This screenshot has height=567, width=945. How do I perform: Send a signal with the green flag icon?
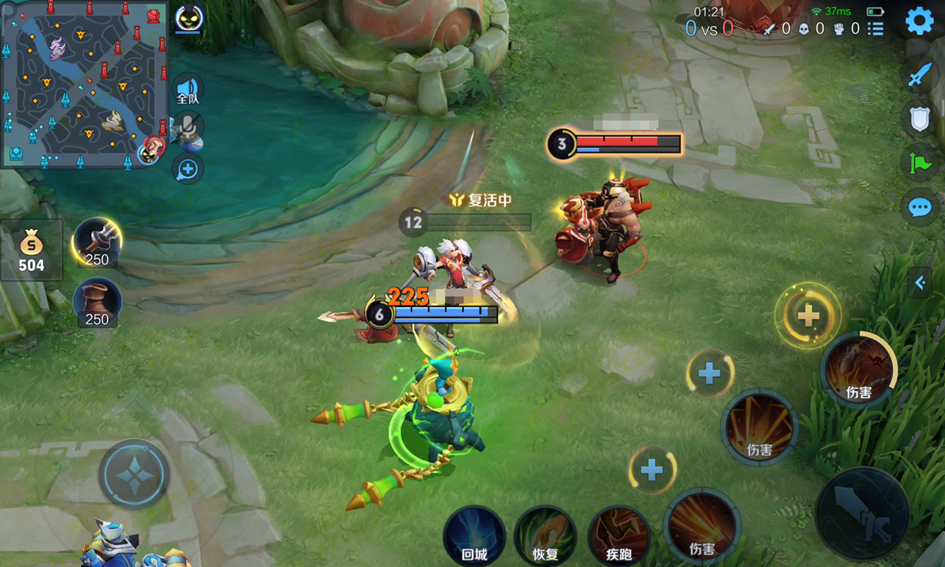click(x=920, y=163)
